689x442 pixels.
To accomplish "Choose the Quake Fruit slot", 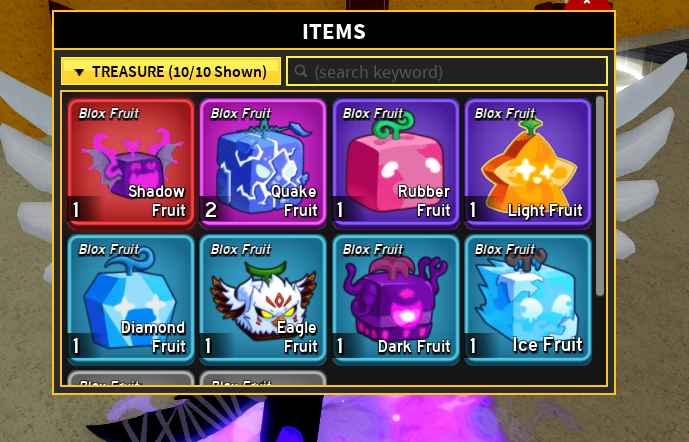I will coord(262,162).
